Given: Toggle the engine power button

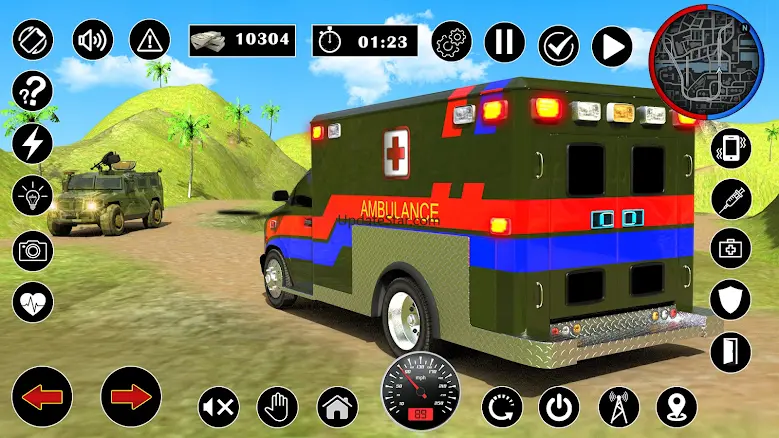Looking at the screenshot, I should click(x=558, y=406).
